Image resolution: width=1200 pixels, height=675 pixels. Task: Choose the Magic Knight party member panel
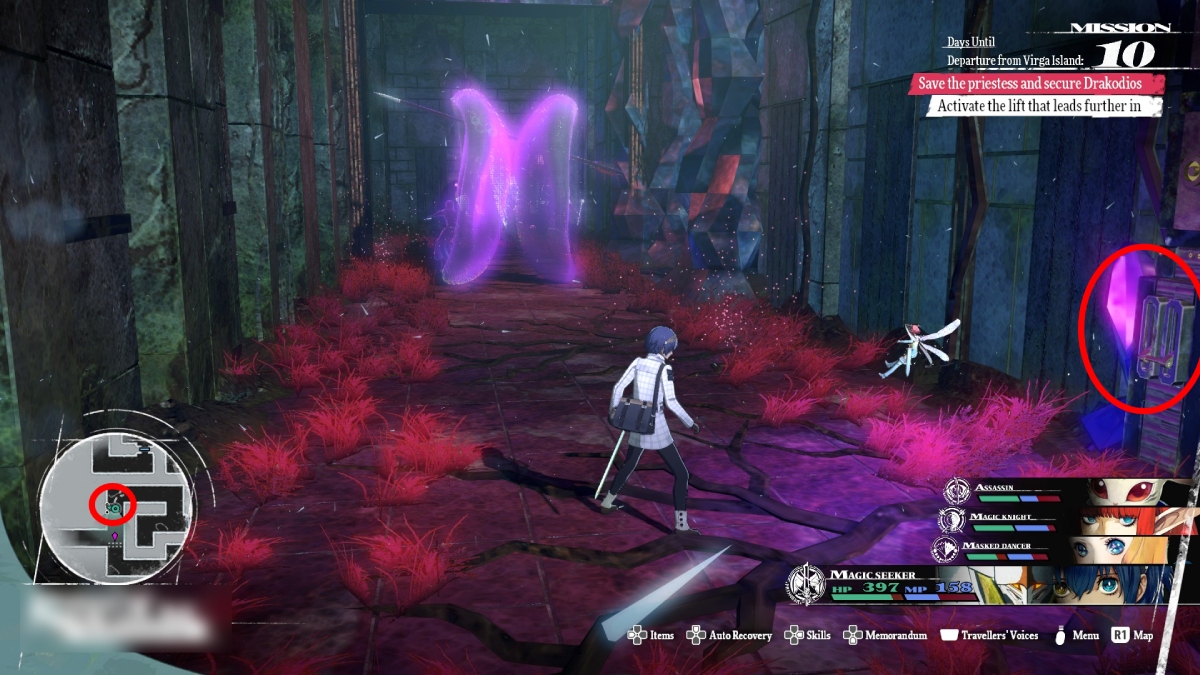[x=1065, y=521]
